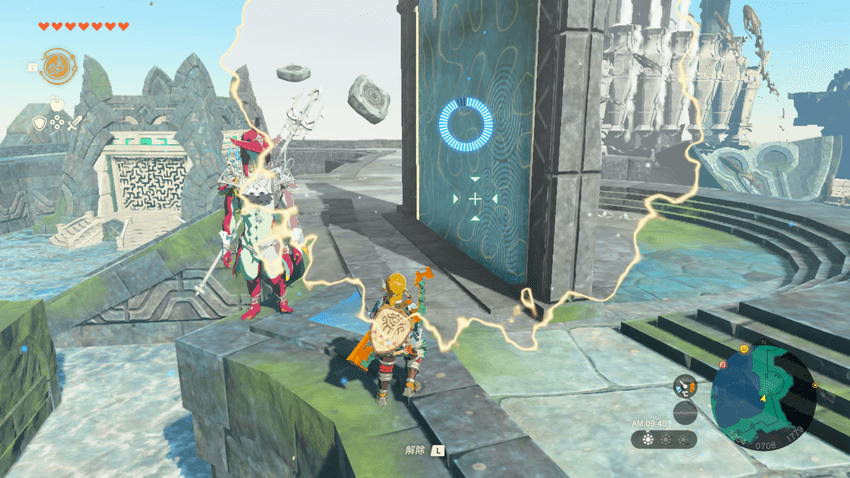Activate the orange Recall ability icon
The image size is (850, 478).
tap(58, 66)
